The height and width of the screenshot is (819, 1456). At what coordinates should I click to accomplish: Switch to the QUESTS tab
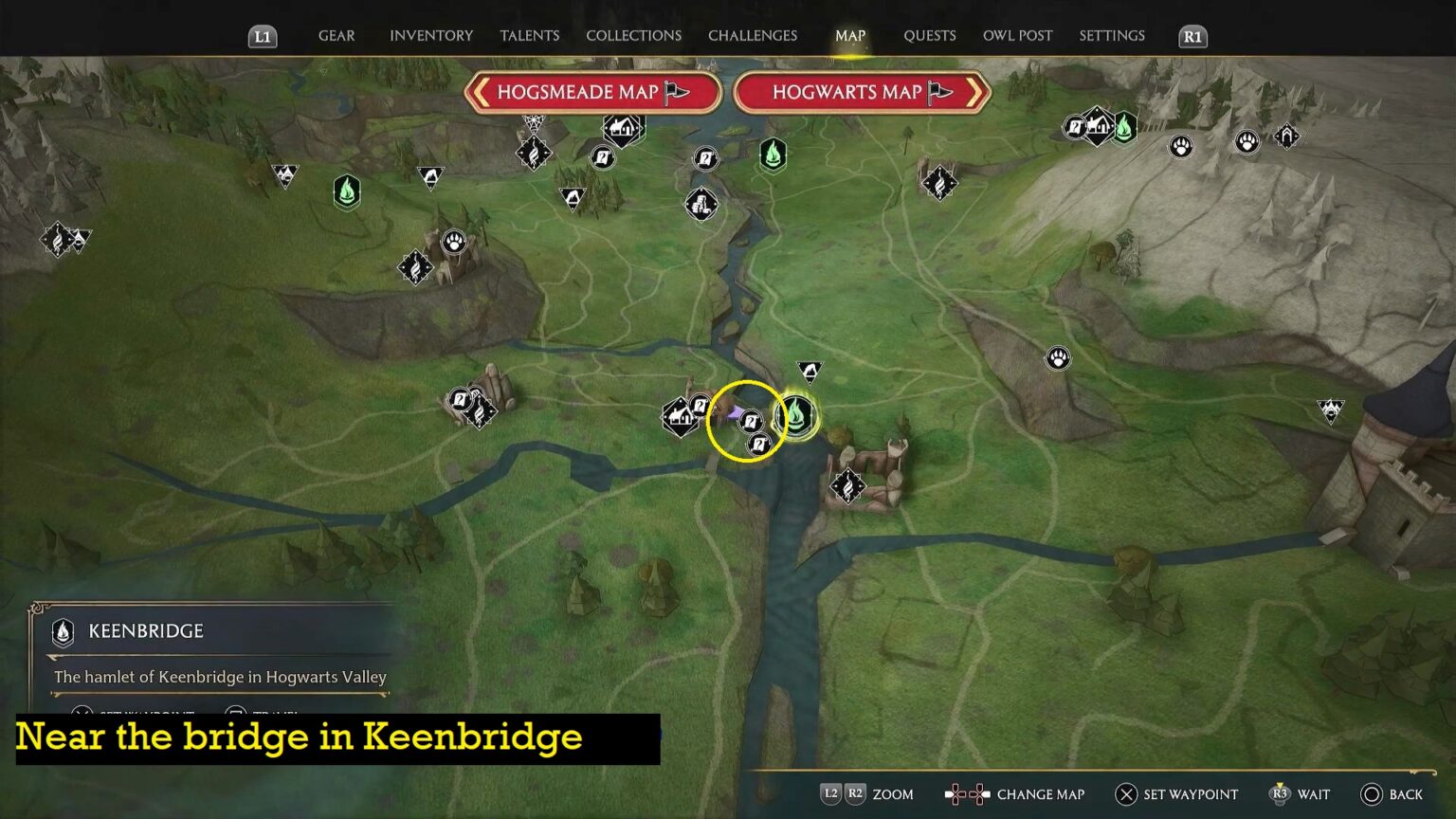pyautogui.click(x=929, y=35)
